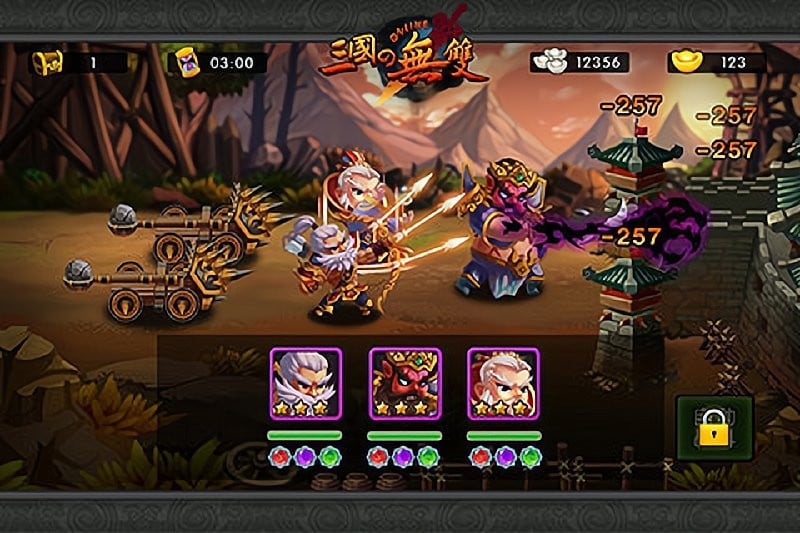Use the purple gem under the right-side hero

(504, 459)
